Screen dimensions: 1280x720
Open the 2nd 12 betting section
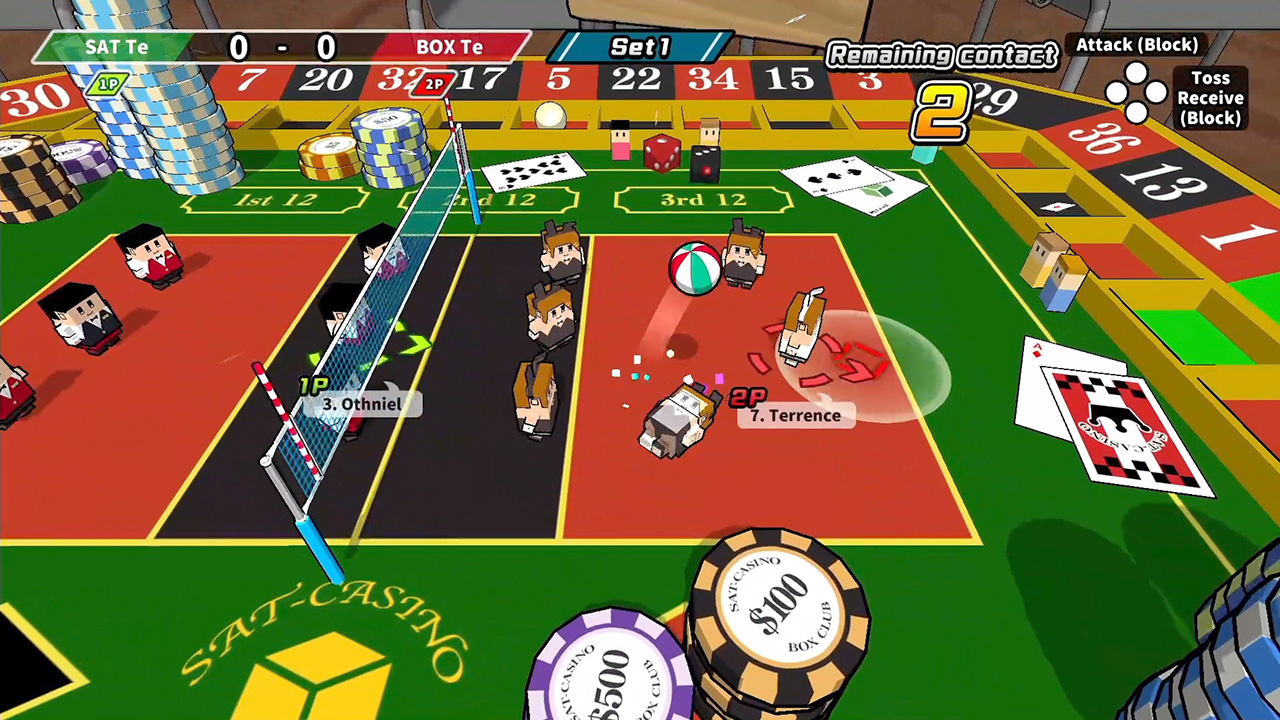point(487,200)
